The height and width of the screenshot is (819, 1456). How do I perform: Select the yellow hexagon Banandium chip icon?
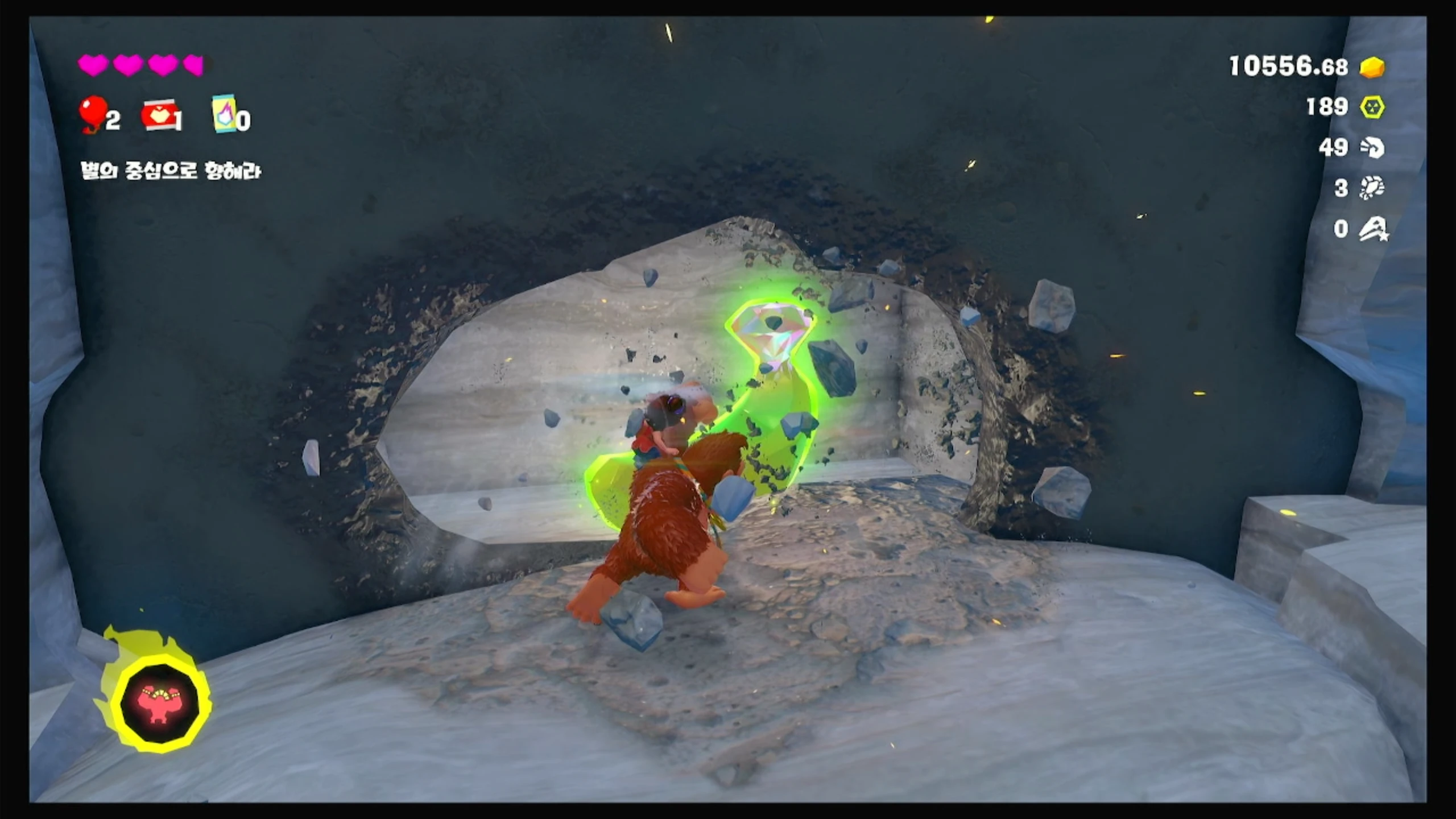(1372, 107)
